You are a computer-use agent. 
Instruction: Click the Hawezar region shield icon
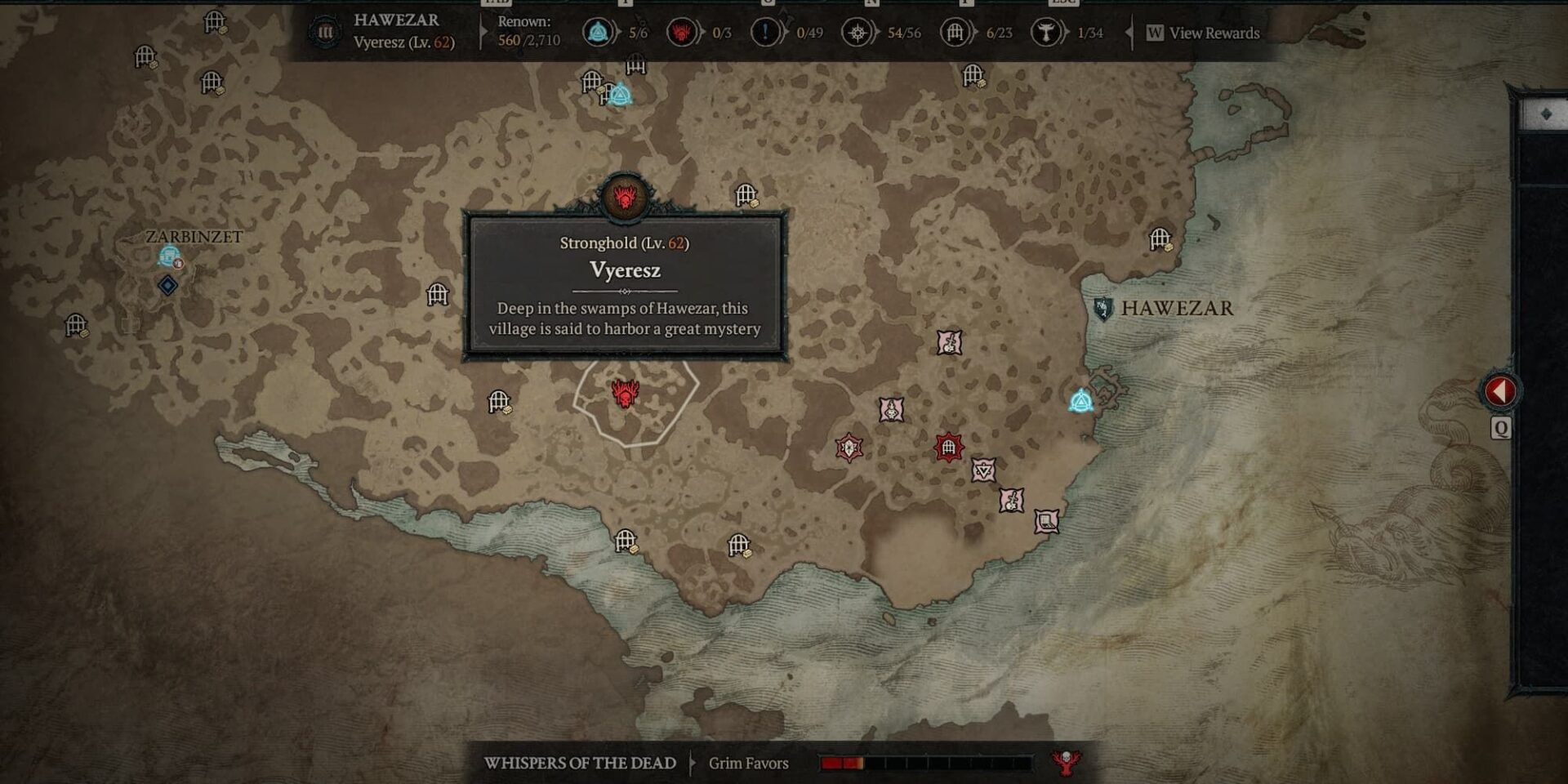pos(1102,309)
